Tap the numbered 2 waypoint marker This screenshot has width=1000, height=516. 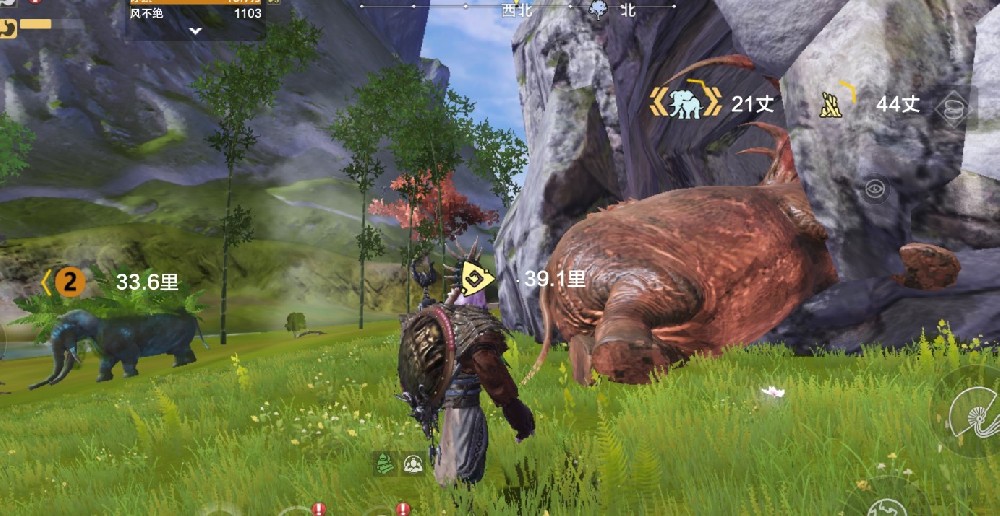[69, 282]
